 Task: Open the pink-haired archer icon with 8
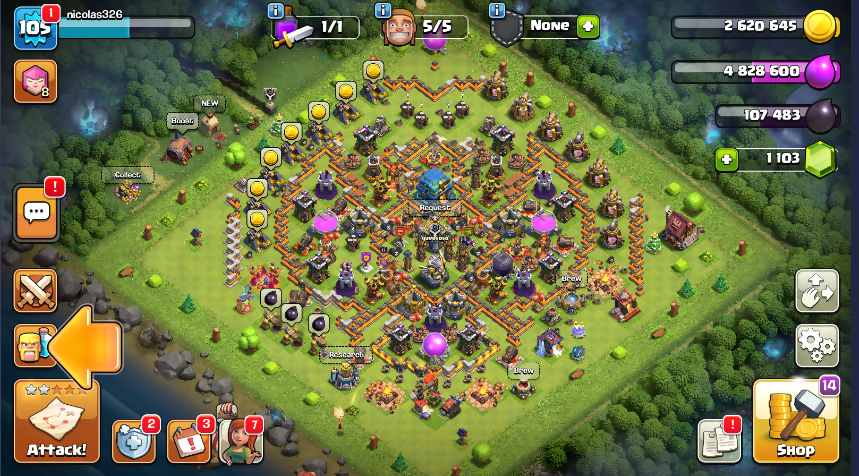coord(34,82)
